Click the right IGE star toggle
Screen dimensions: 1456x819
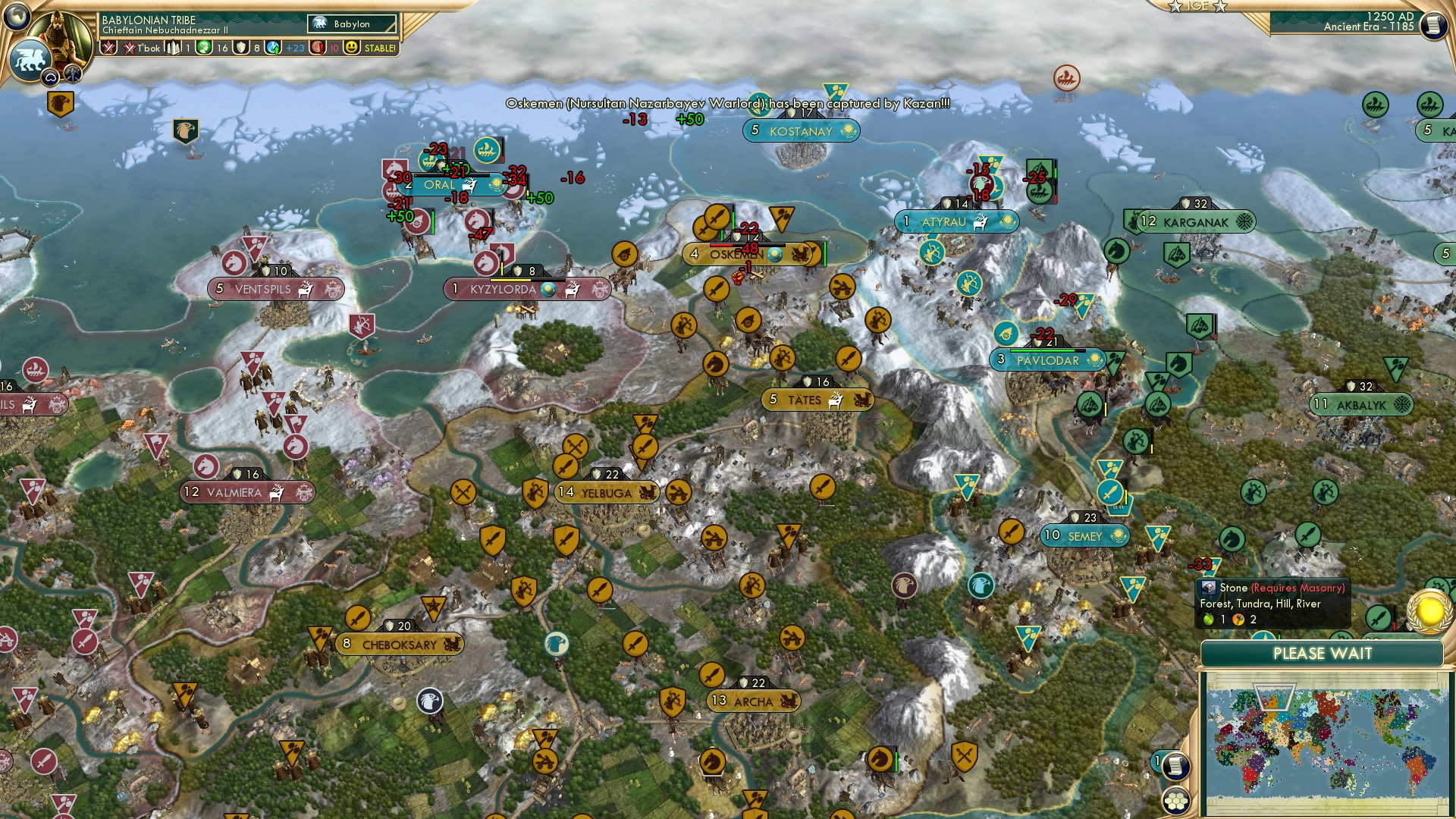click(1219, 6)
